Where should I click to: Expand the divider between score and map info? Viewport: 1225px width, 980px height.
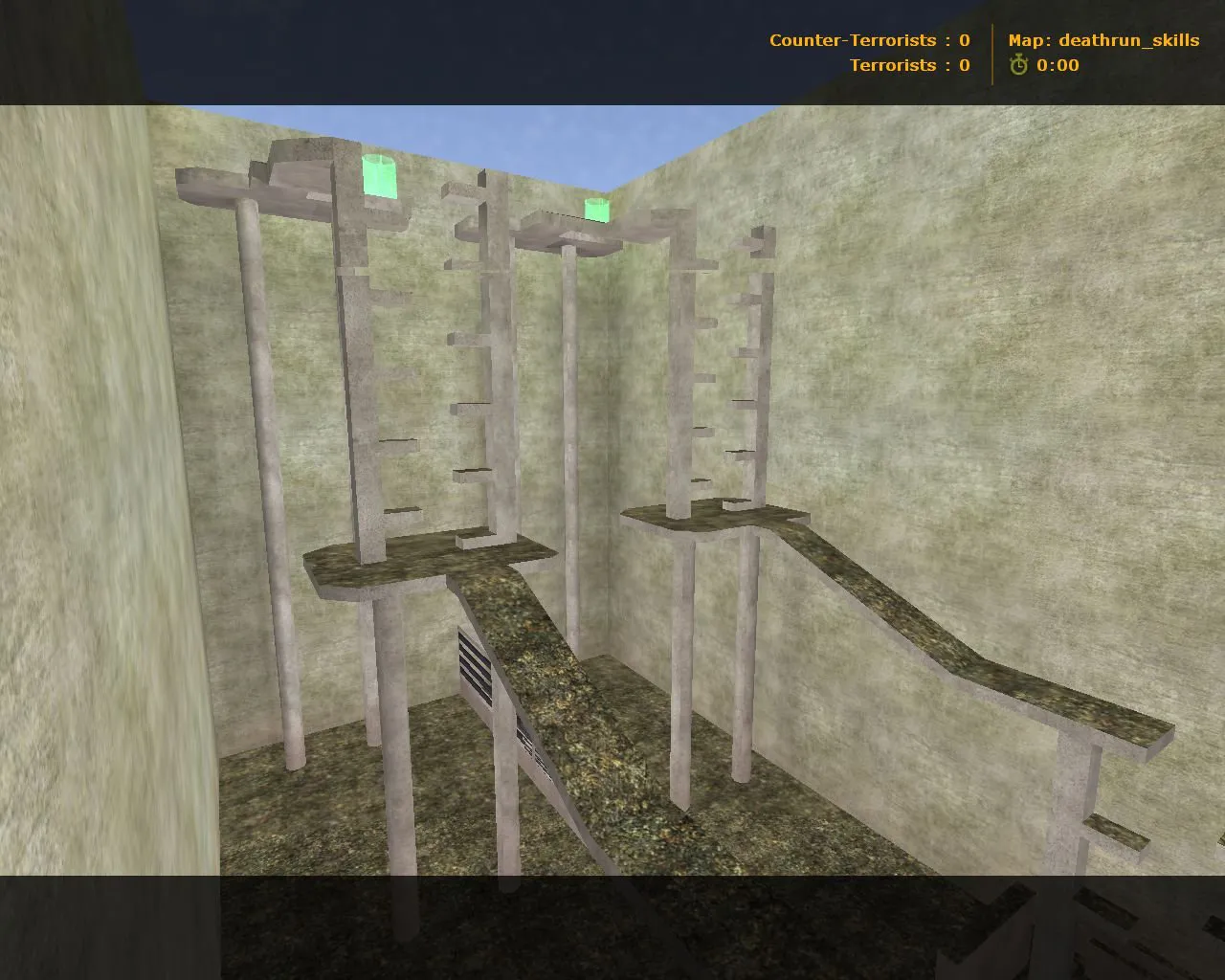991,53
